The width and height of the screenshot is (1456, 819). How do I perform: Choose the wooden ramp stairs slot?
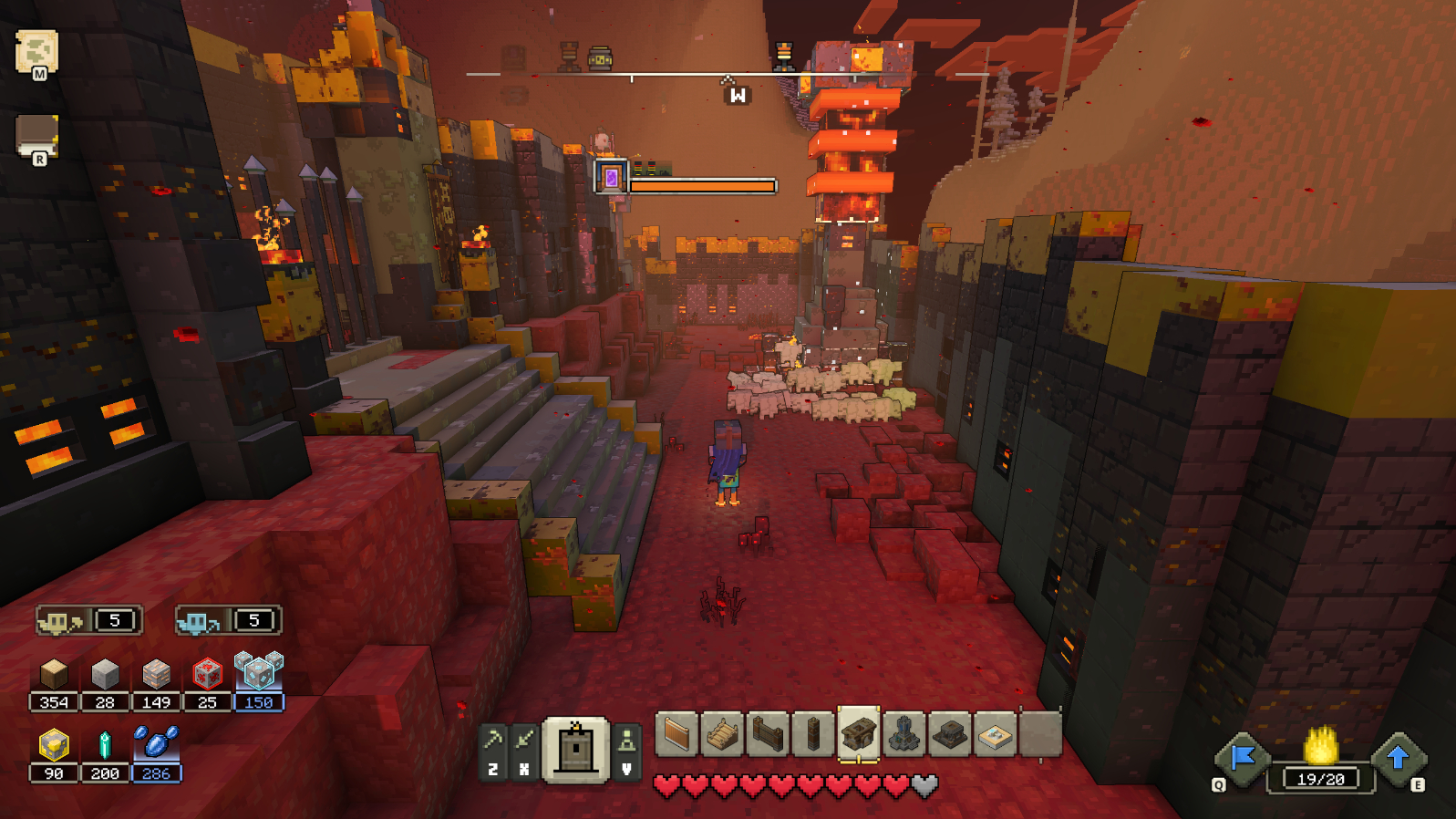pyautogui.click(x=722, y=734)
